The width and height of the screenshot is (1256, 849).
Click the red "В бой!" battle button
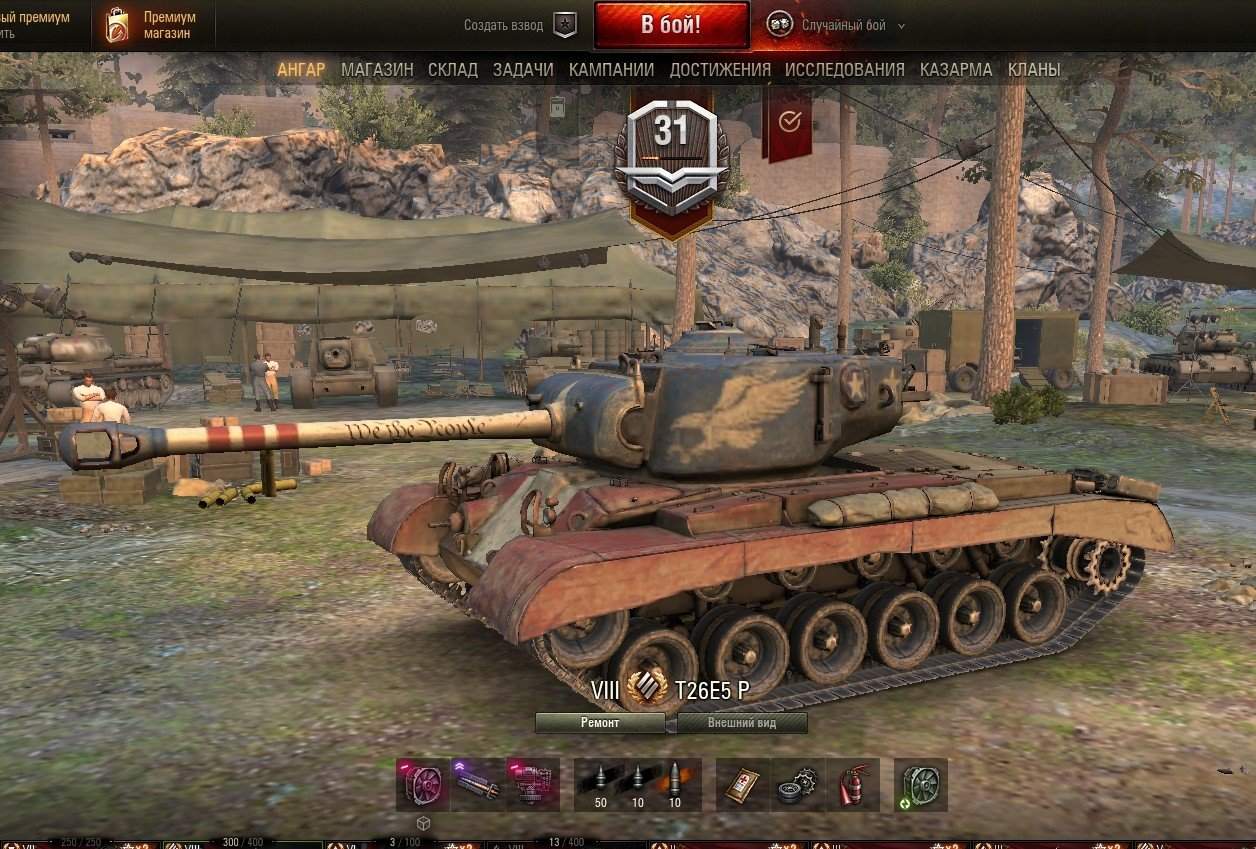click(670, 25)
